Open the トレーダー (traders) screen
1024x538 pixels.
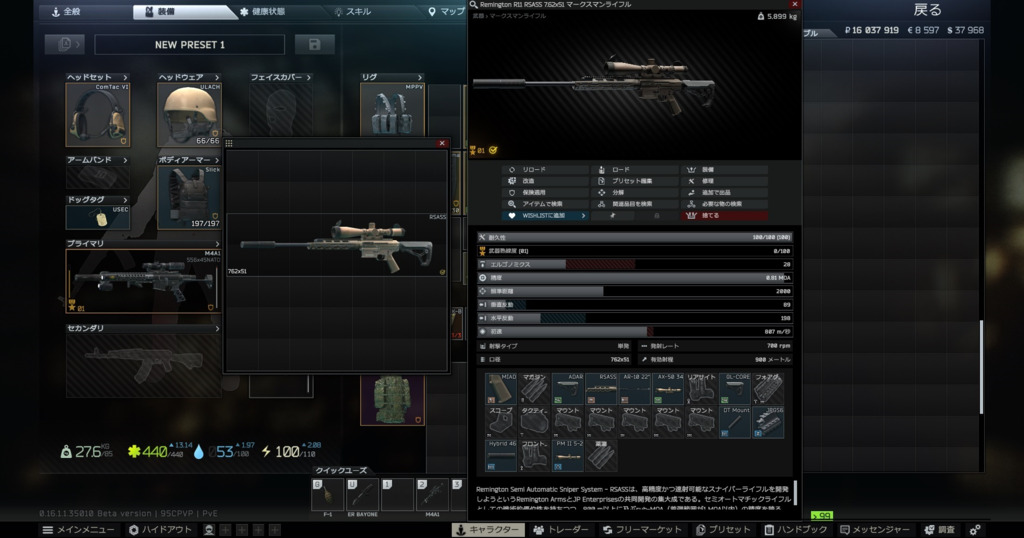pyautogui.click(x=563, y=530)
